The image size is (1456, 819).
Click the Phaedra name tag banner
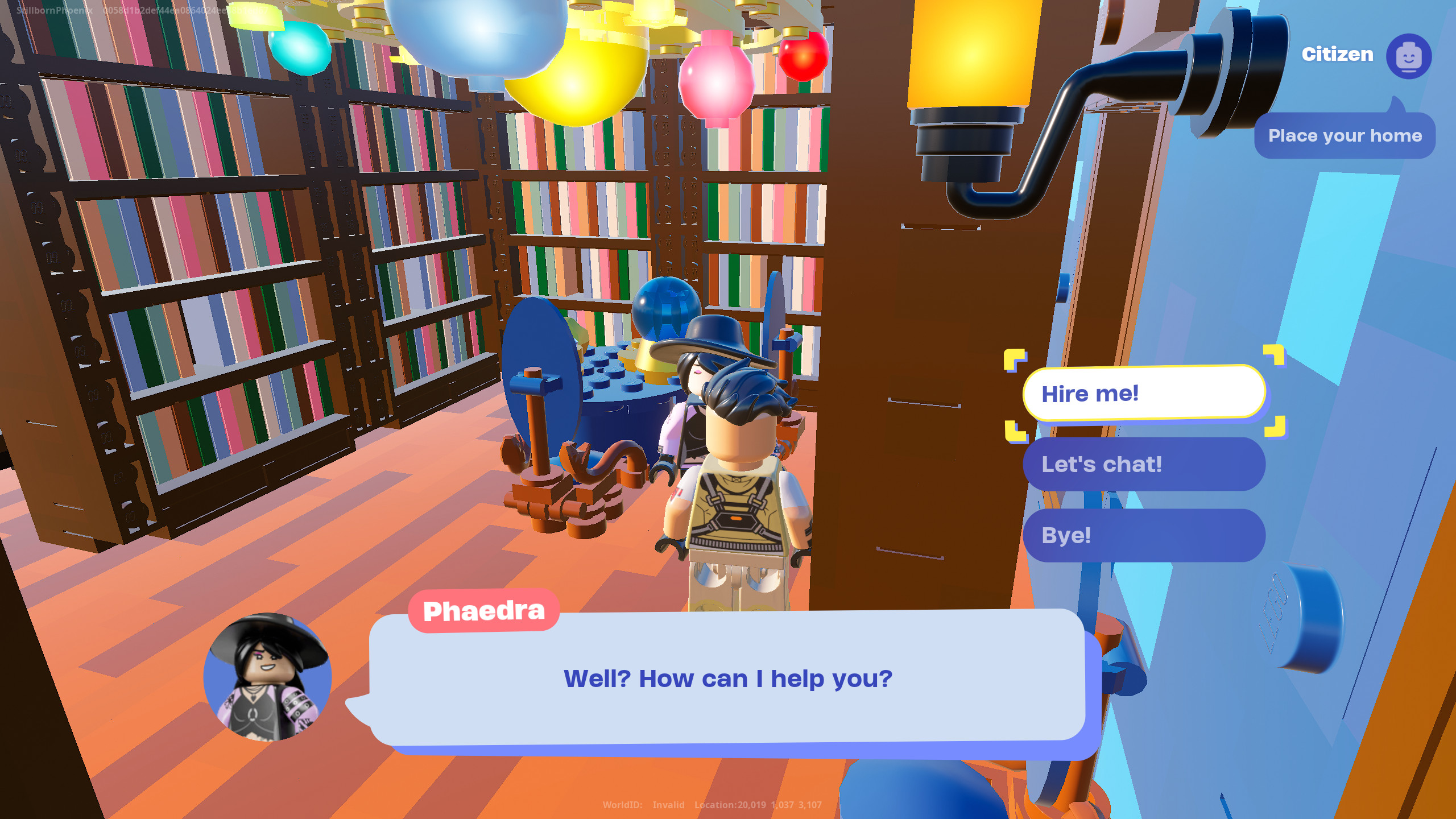click(483, 610)
